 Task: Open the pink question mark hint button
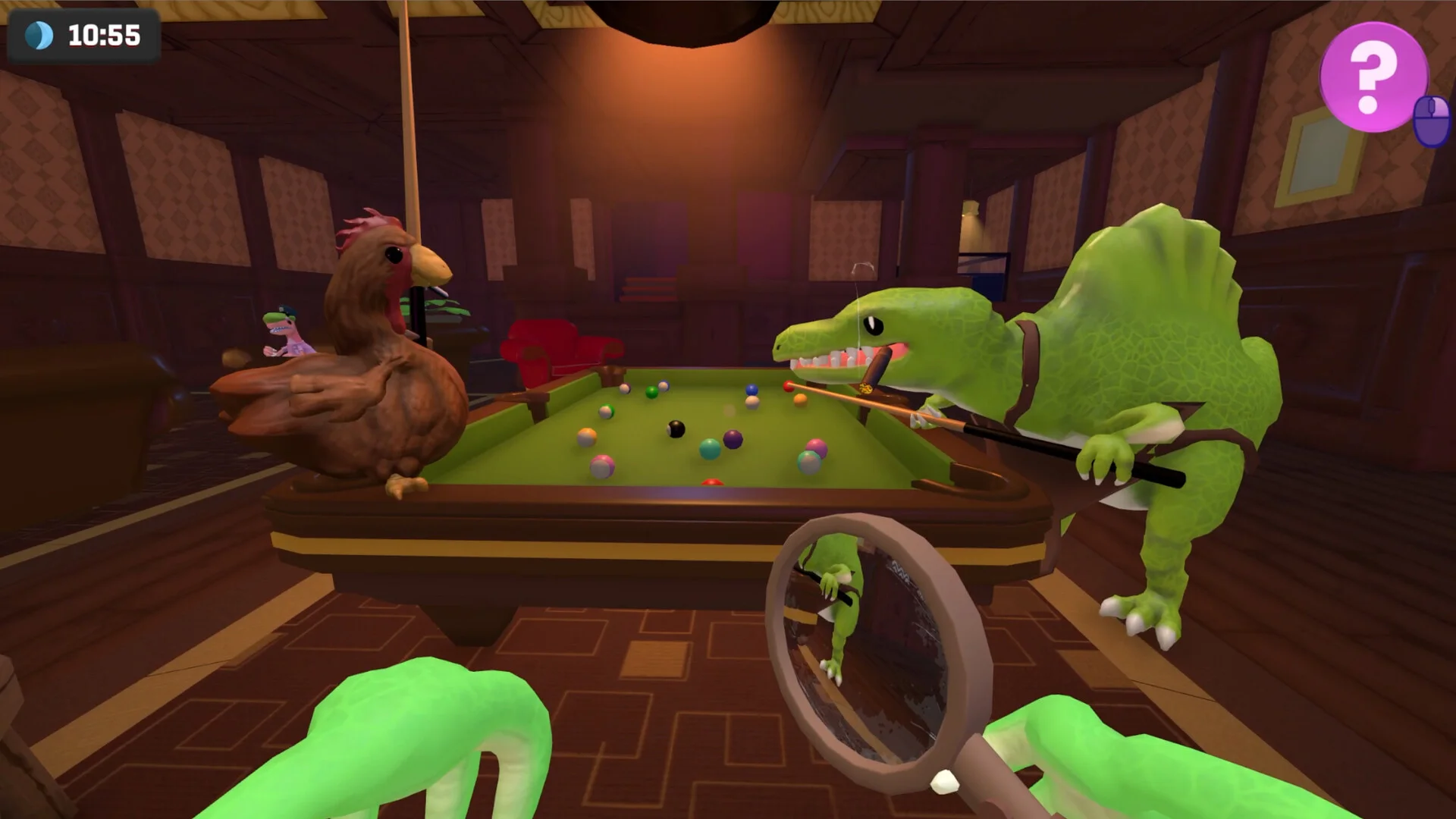(x=1373, y=77)
